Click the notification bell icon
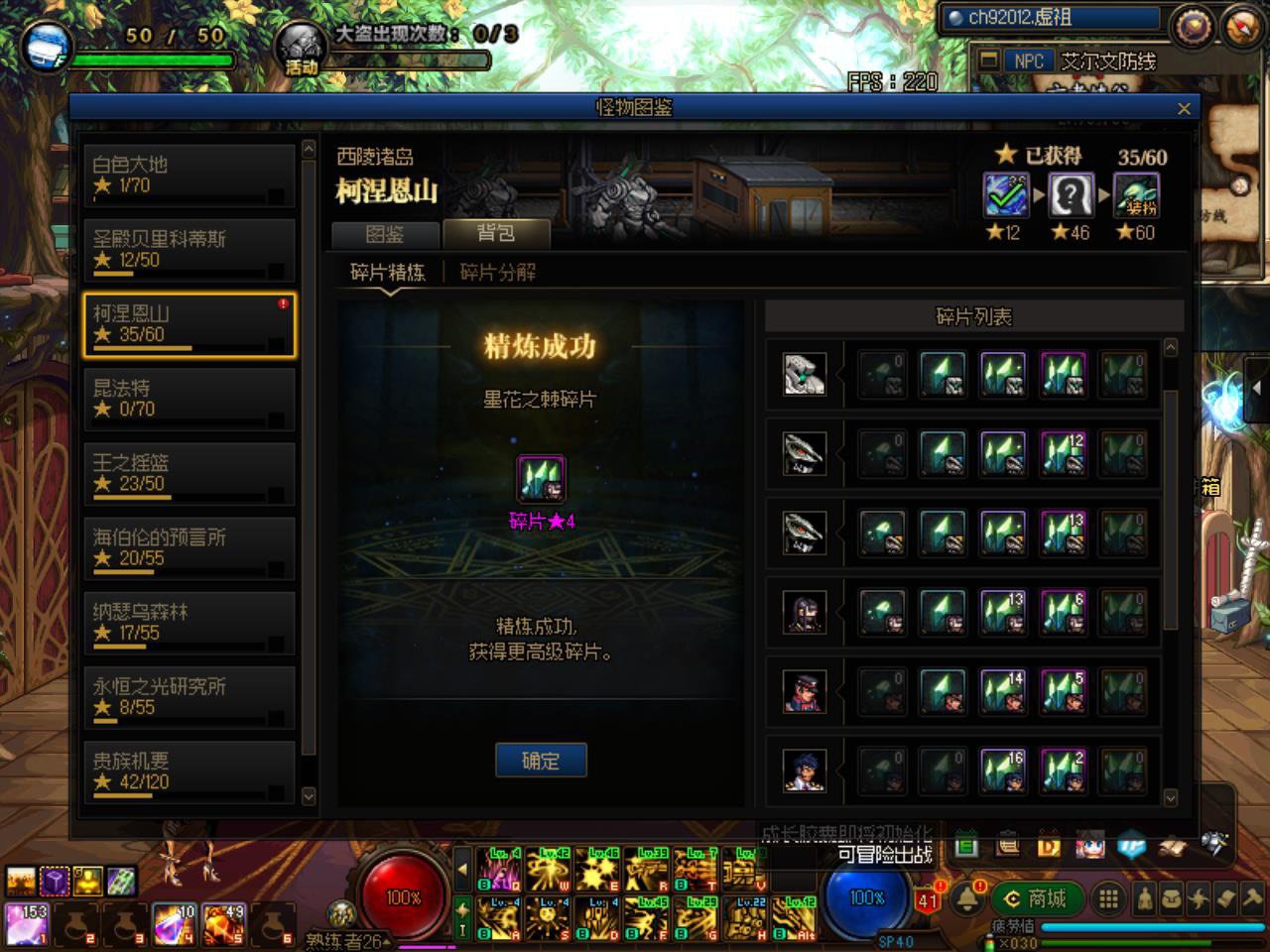The height and width of the screenshot is (952, 1270). [967, 899]
